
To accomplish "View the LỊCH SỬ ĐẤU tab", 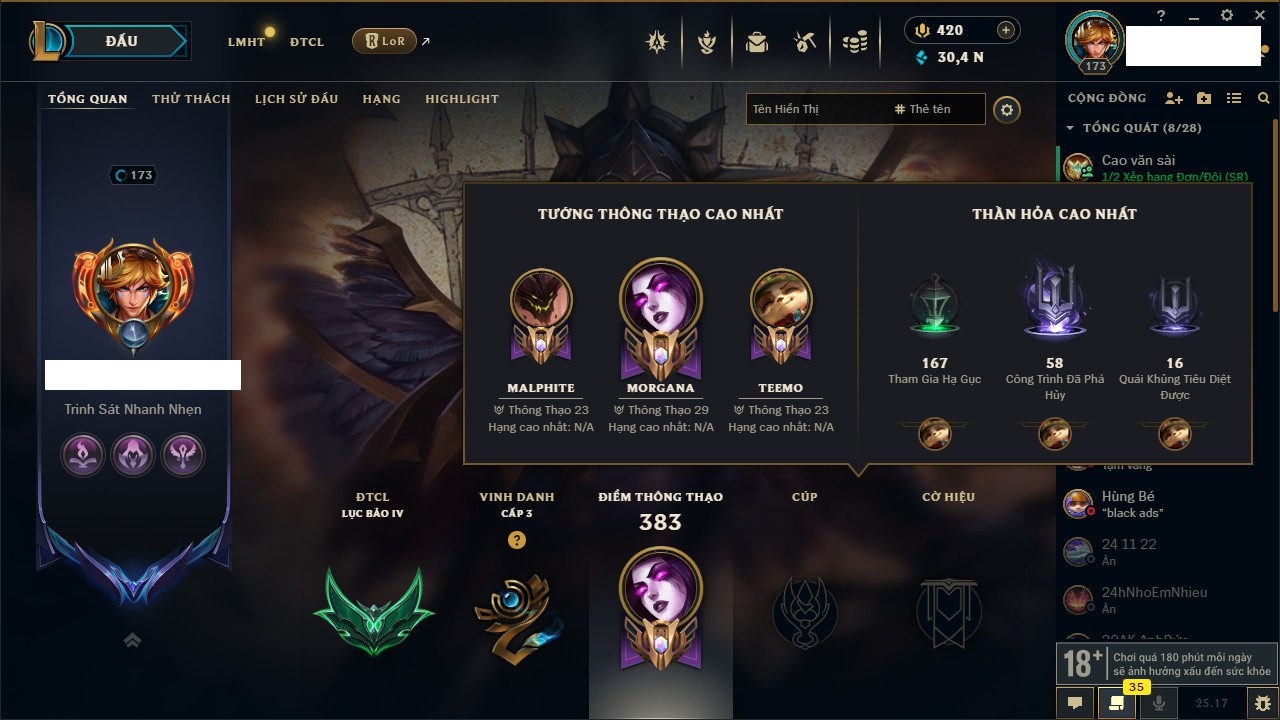I will pyautogui.click(x=296, y=99).
